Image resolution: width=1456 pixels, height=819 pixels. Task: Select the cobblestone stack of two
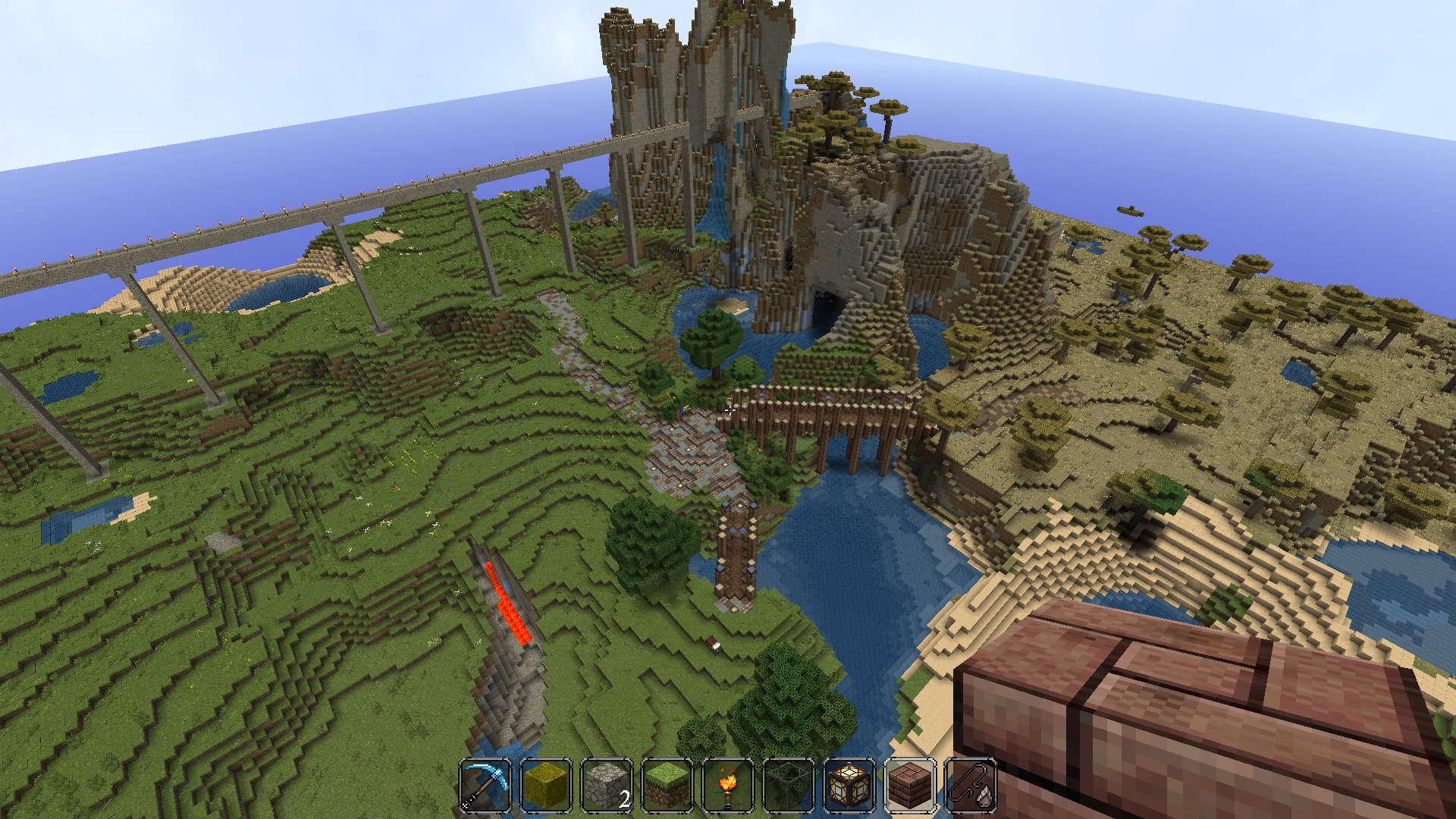[607, 786]
